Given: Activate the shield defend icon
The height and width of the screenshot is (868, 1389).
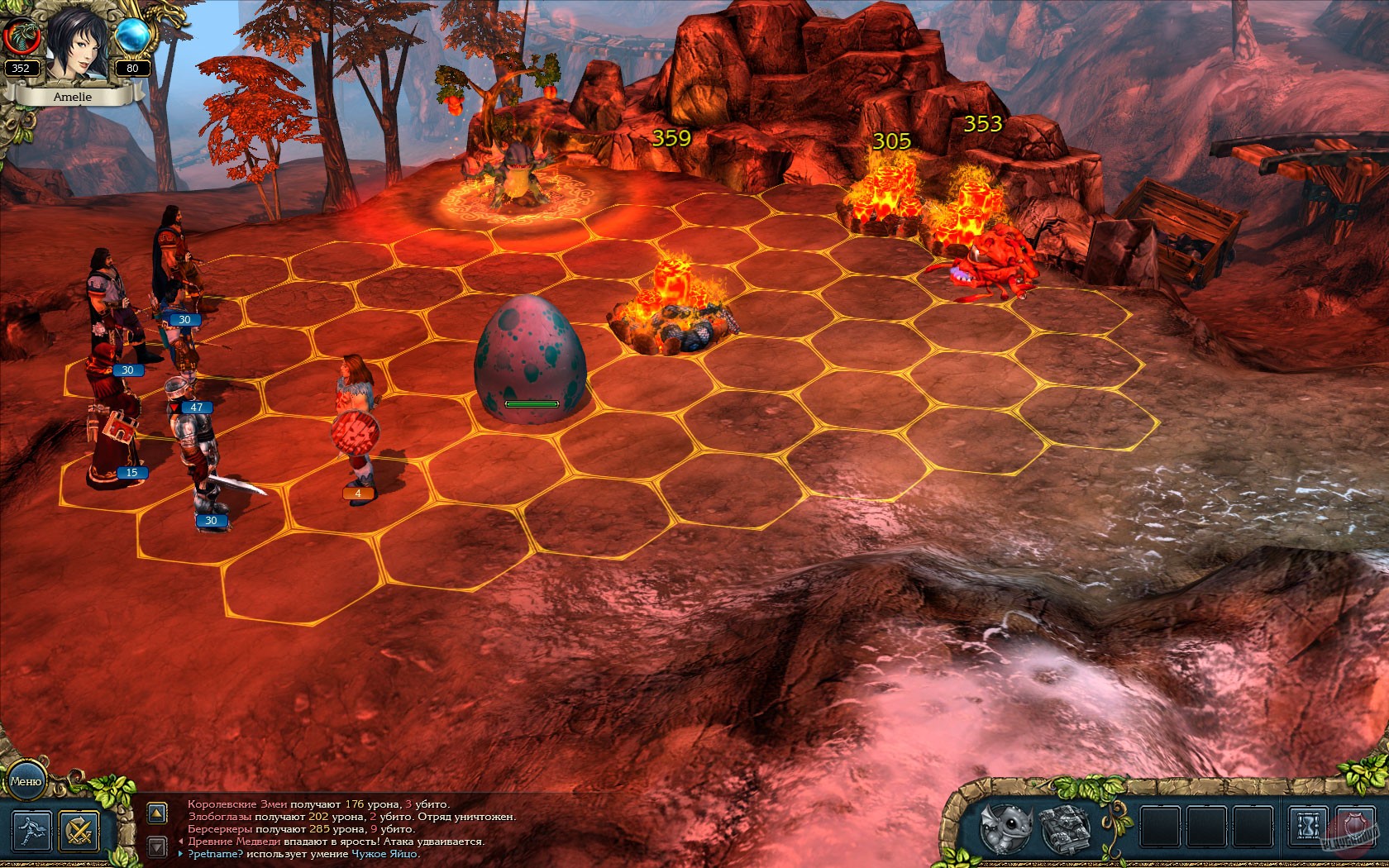Looking at the screenshot, I should (x=1353, y=824).
